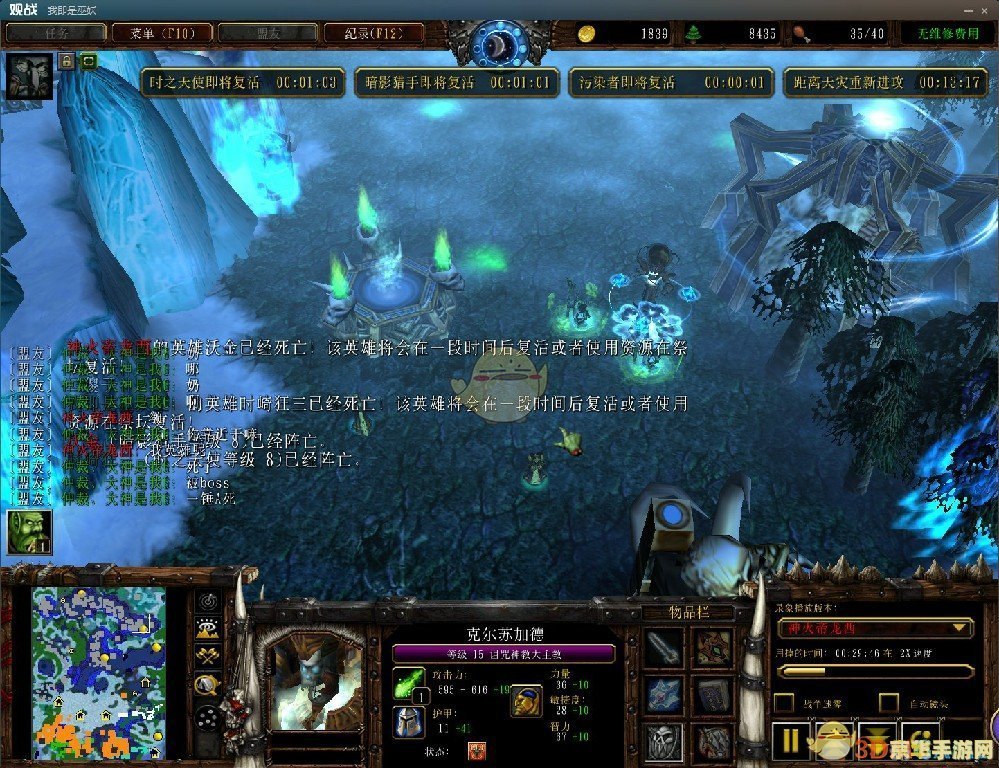Click the replay progress bar
The width and height of the screenshot is (999, 768).
coord(875,671)
